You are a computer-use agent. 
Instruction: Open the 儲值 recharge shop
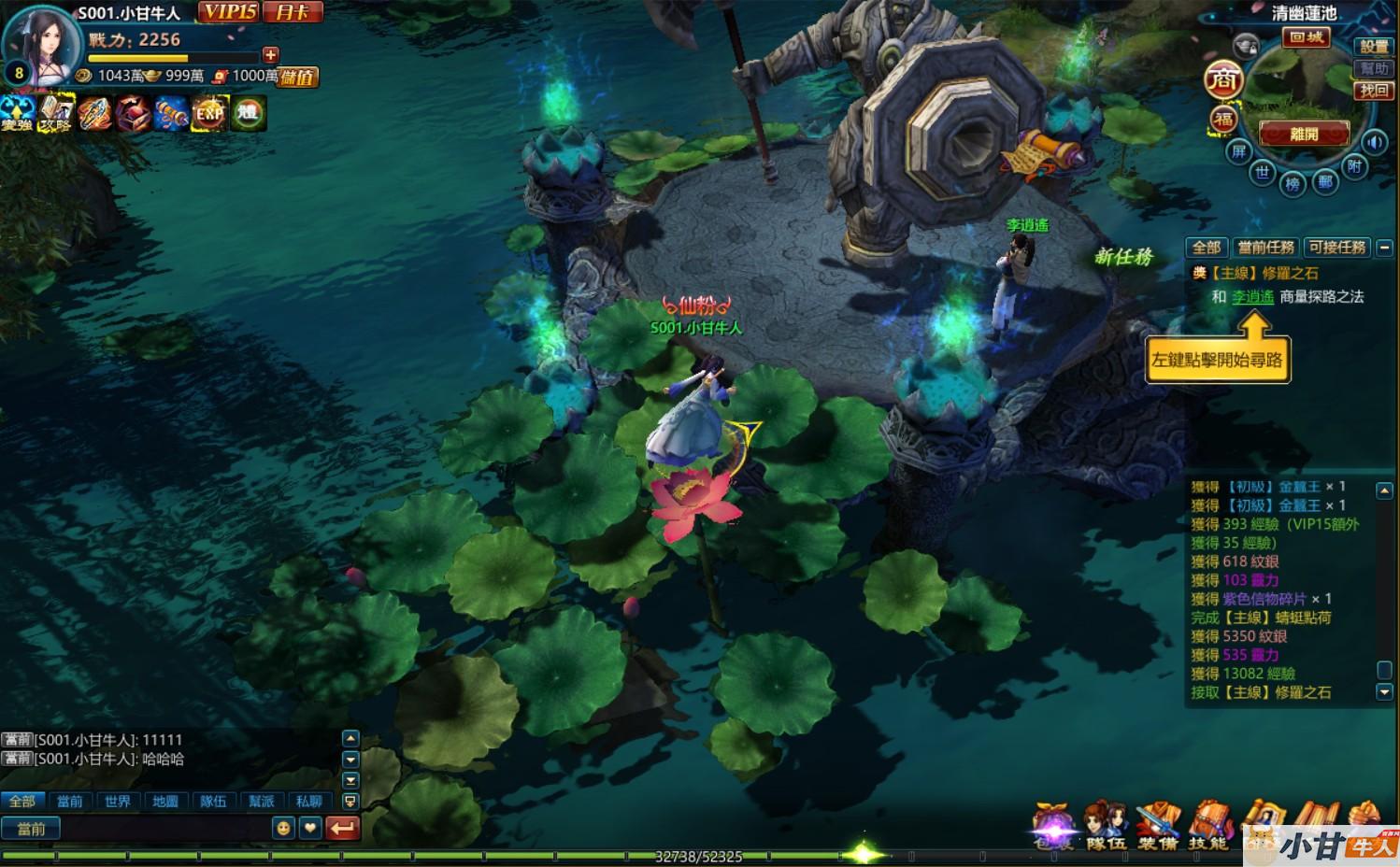click(298, 77)
